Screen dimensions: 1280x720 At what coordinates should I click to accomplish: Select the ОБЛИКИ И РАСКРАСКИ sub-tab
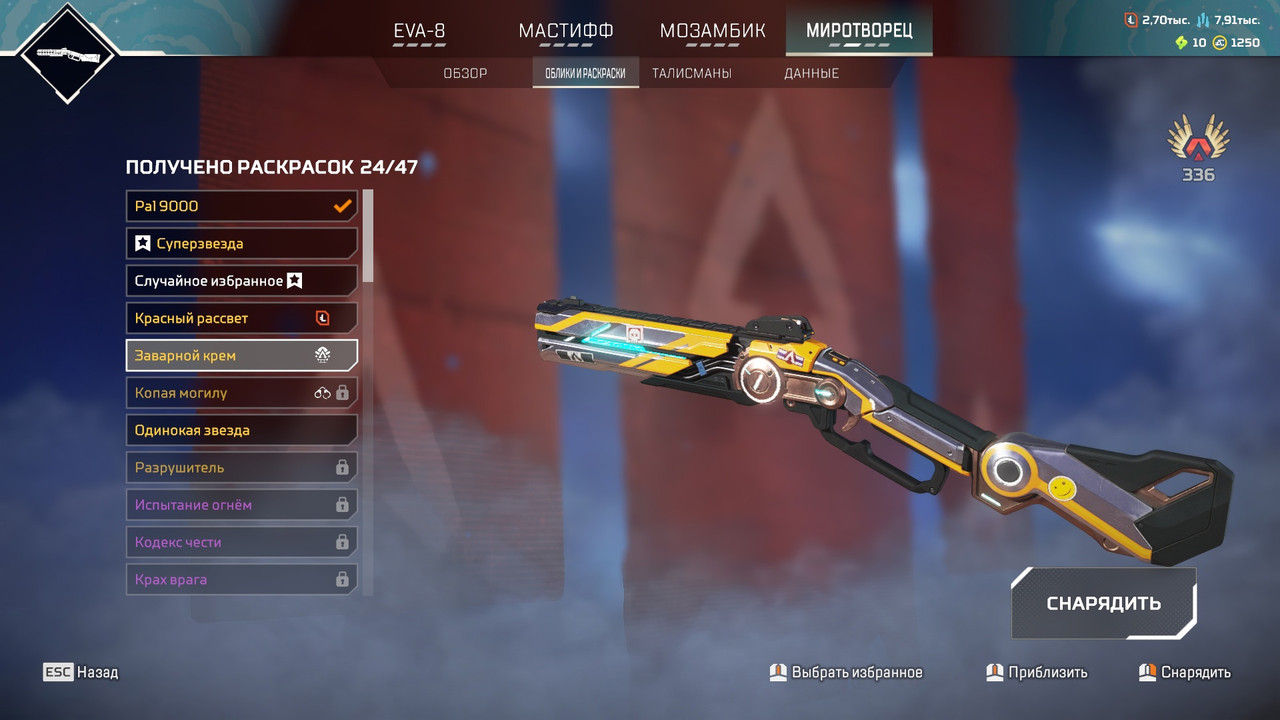coord(585,73)
